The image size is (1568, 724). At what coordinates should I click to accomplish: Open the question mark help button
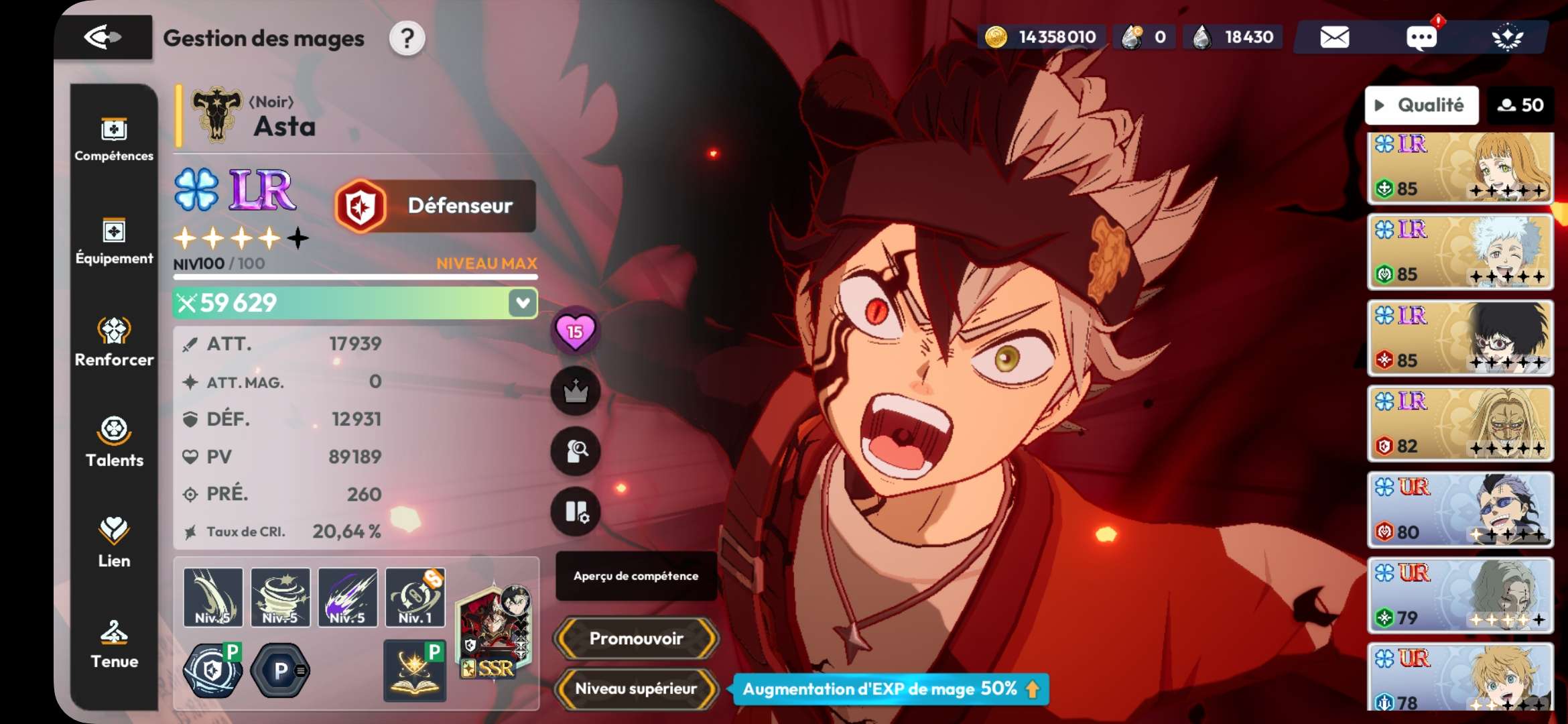point(407,39)
